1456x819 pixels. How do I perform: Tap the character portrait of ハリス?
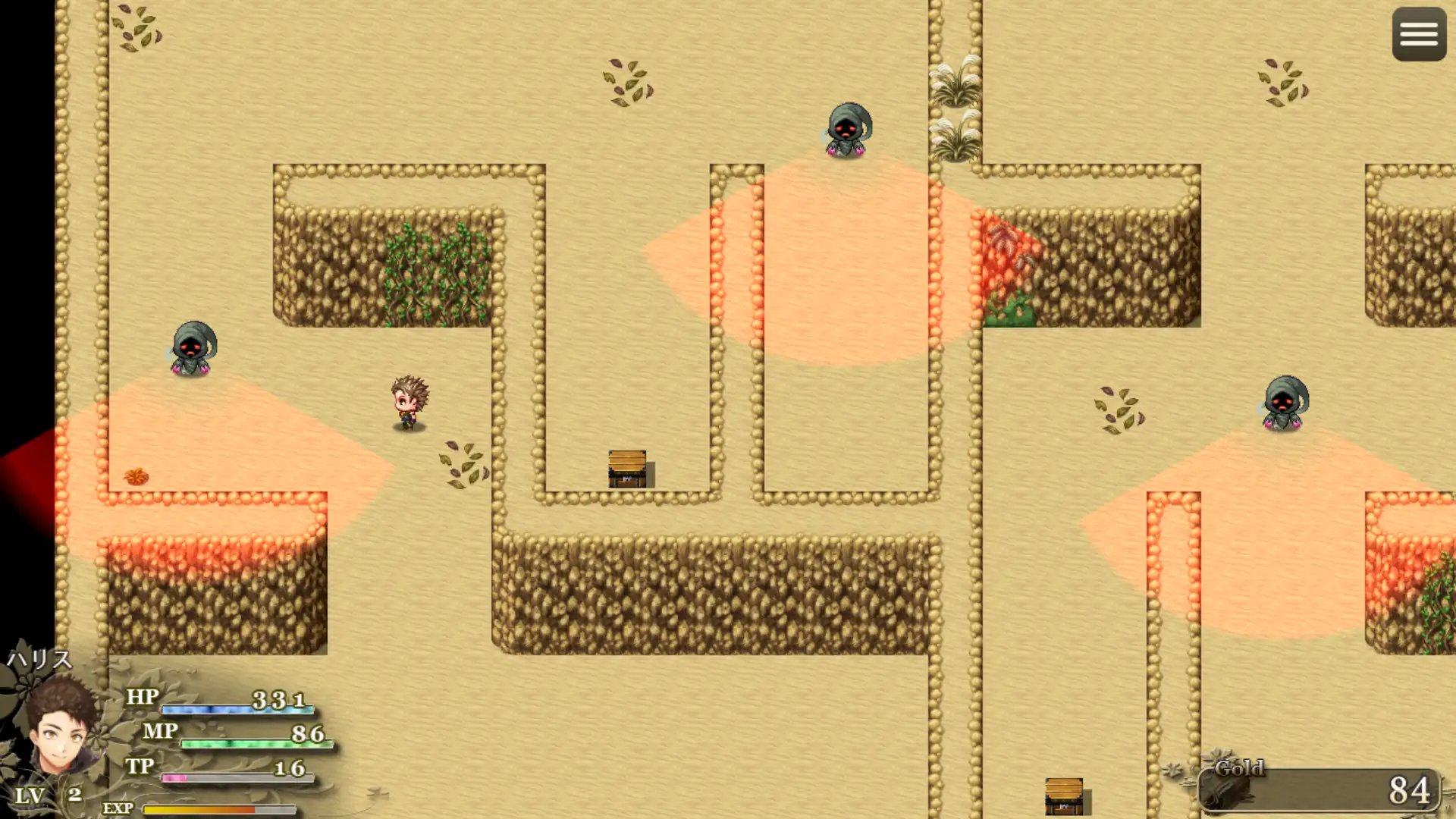pos(62,726)
